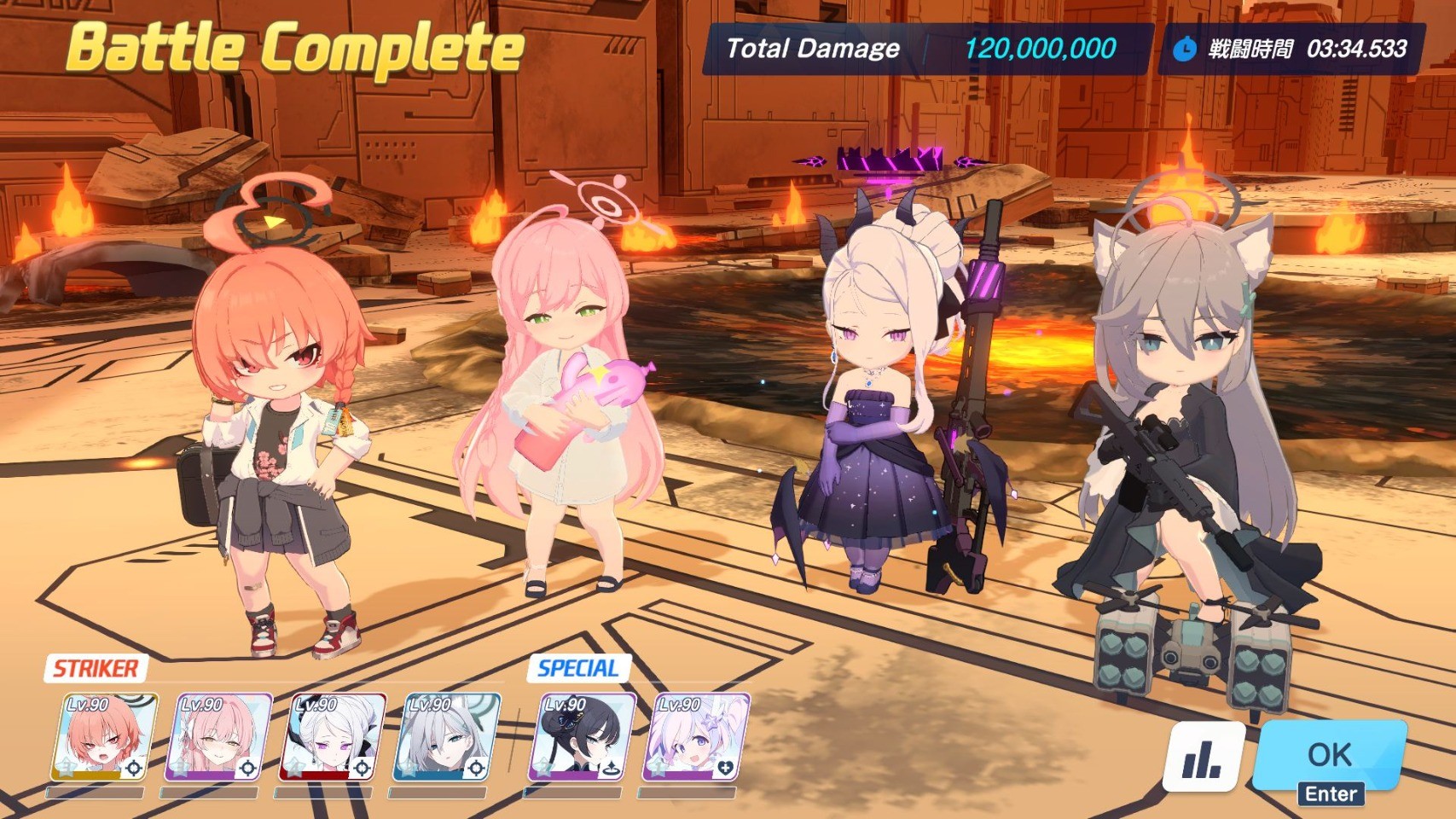Select the orange-haired striker portrait

(104, 738)
